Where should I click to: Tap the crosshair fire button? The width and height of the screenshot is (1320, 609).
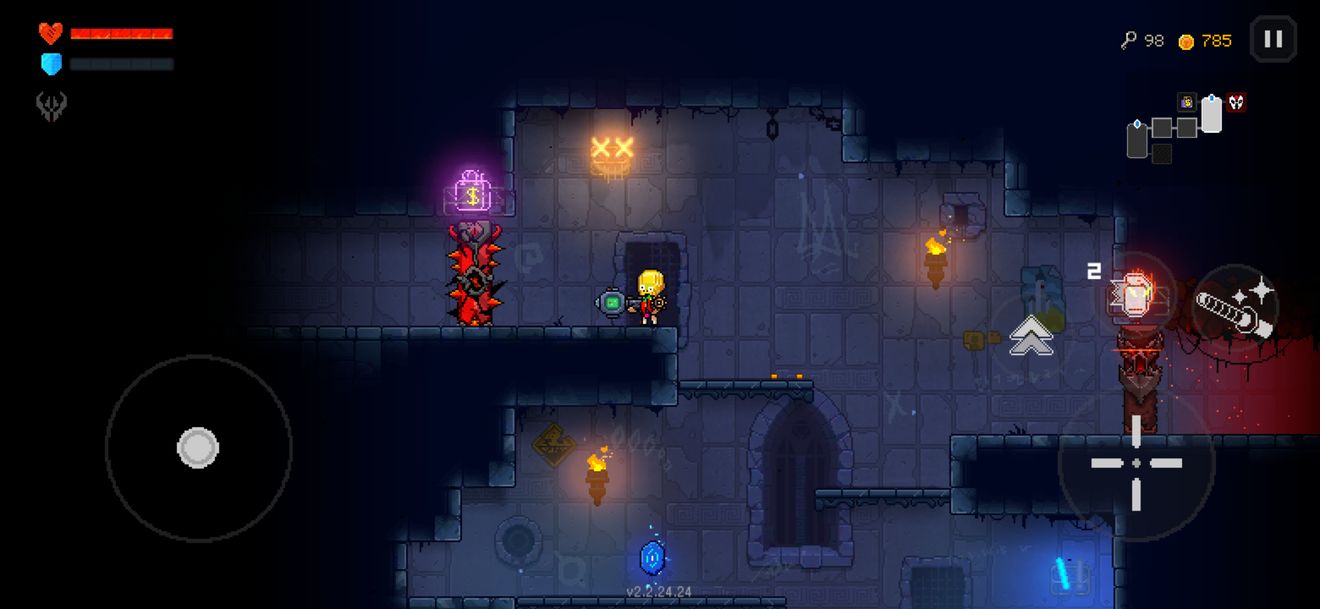pyautogui.click(x=1136, y=462)
